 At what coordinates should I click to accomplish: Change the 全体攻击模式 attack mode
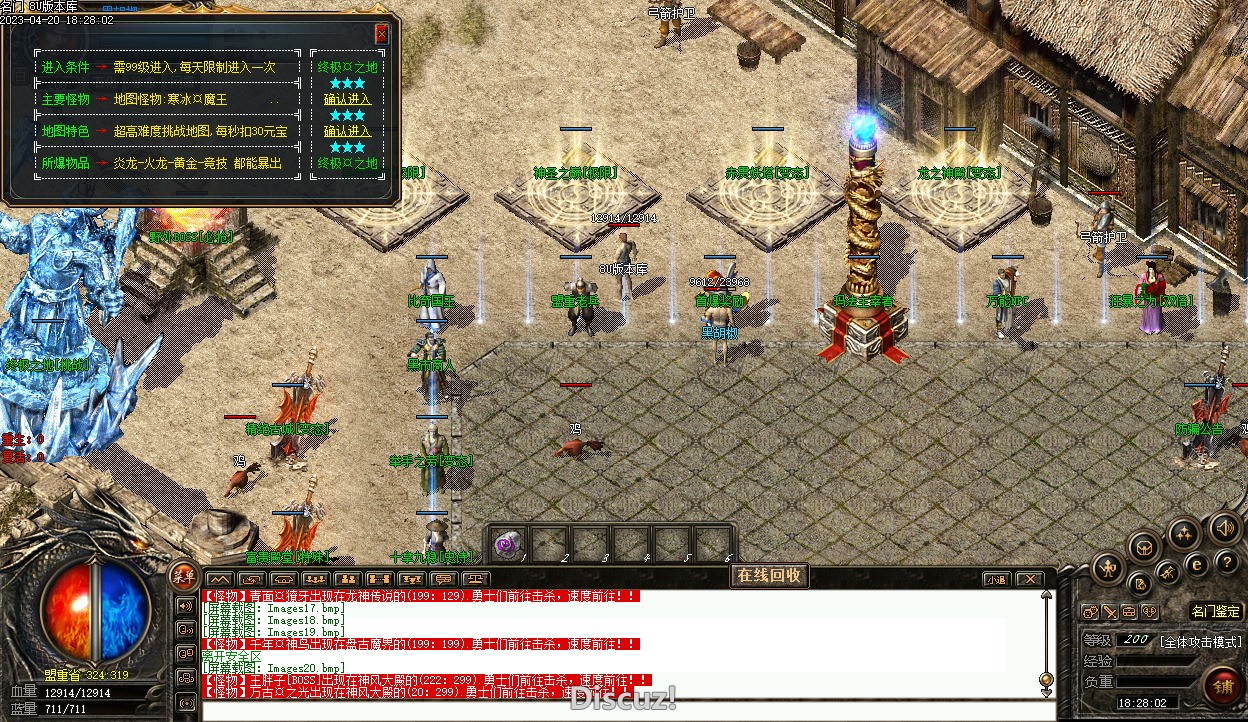pos(1200,641)
